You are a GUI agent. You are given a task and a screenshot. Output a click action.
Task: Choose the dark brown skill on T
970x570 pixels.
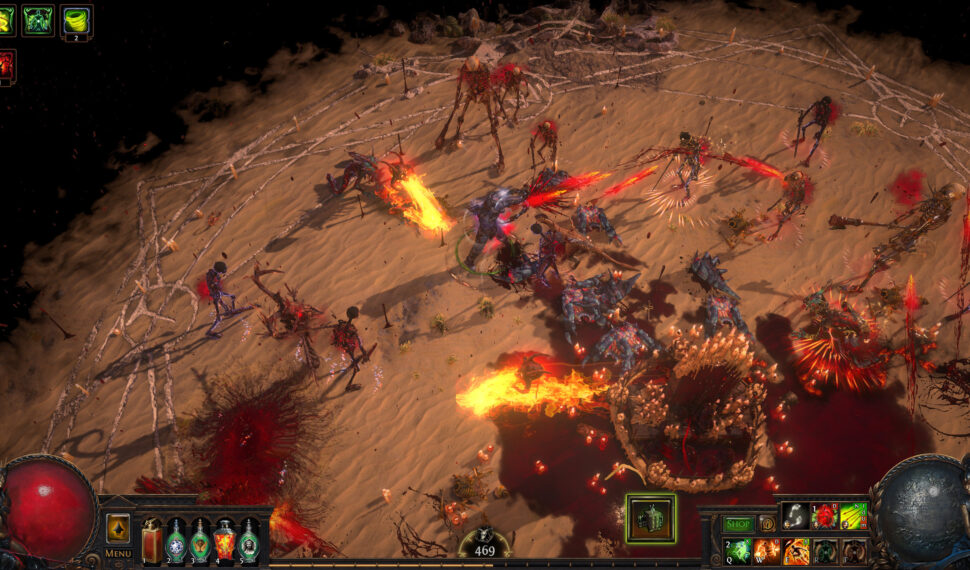click(x=853, y=551)
